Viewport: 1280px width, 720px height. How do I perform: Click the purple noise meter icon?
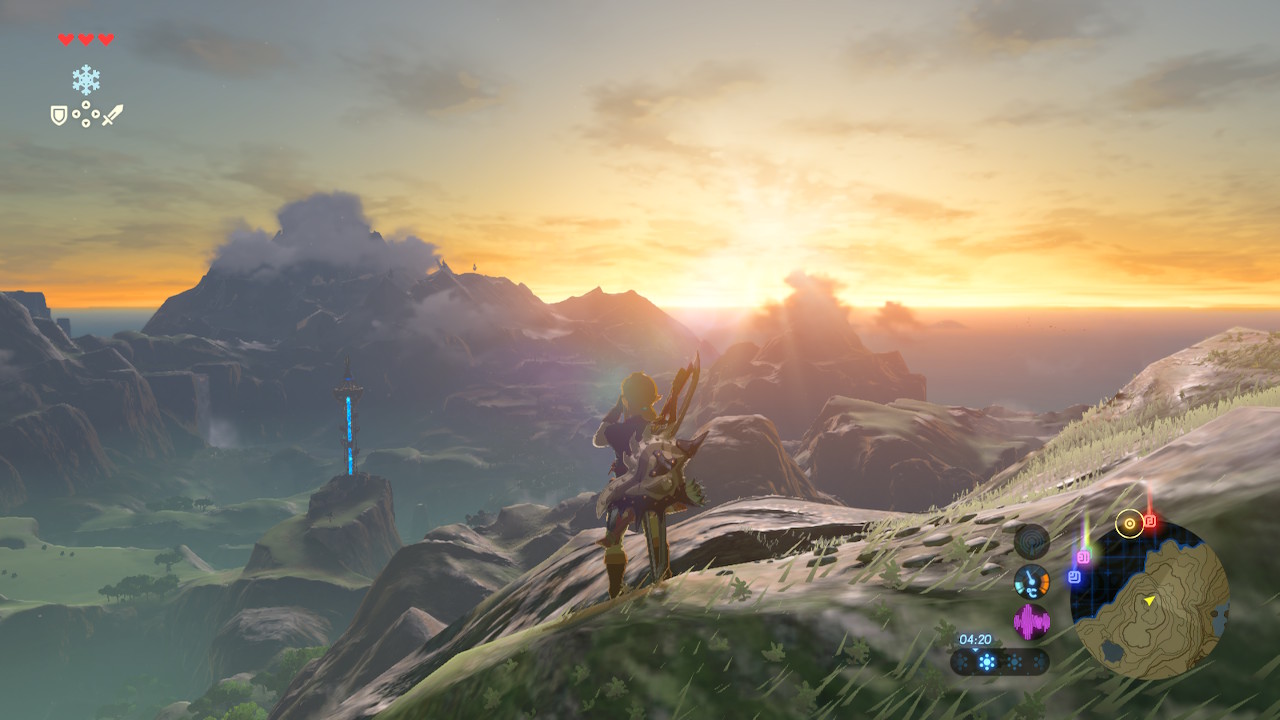point(1031,622)
